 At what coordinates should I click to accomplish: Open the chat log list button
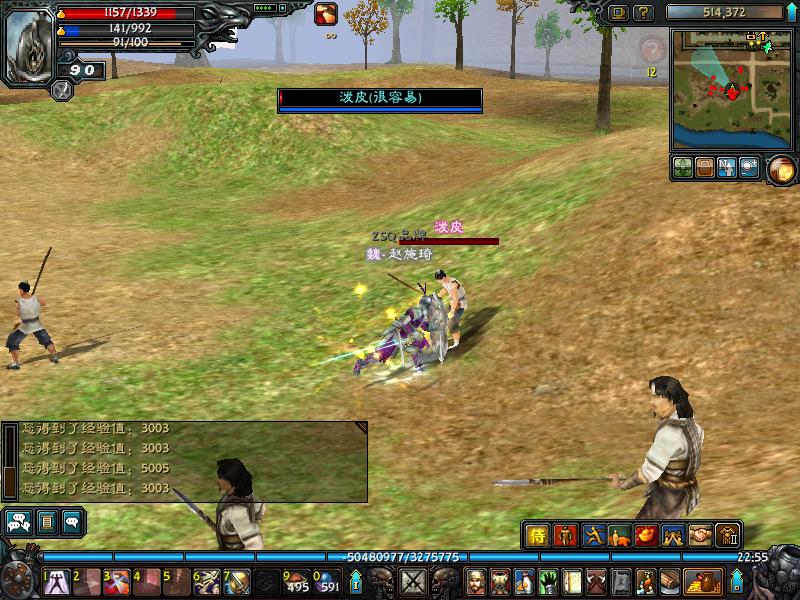click(x=45, y=521)
